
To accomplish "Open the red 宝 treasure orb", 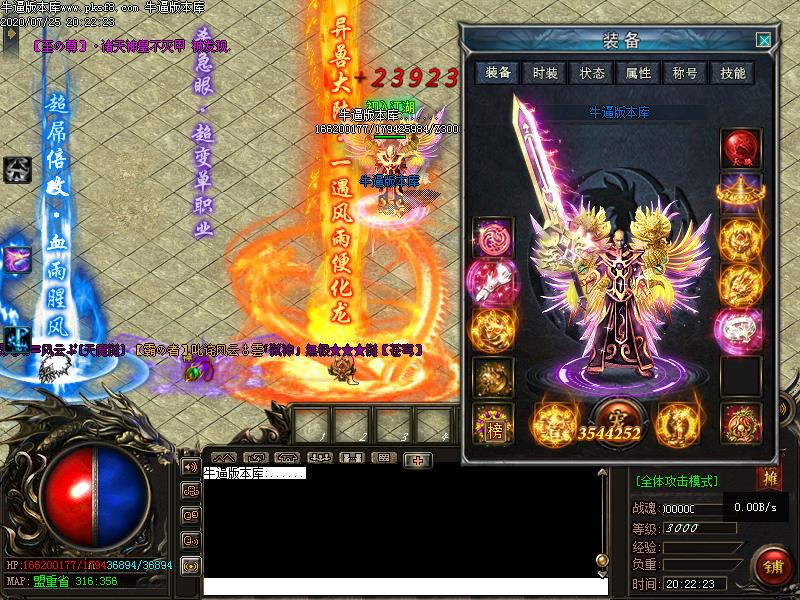I will tap(613, 413).
